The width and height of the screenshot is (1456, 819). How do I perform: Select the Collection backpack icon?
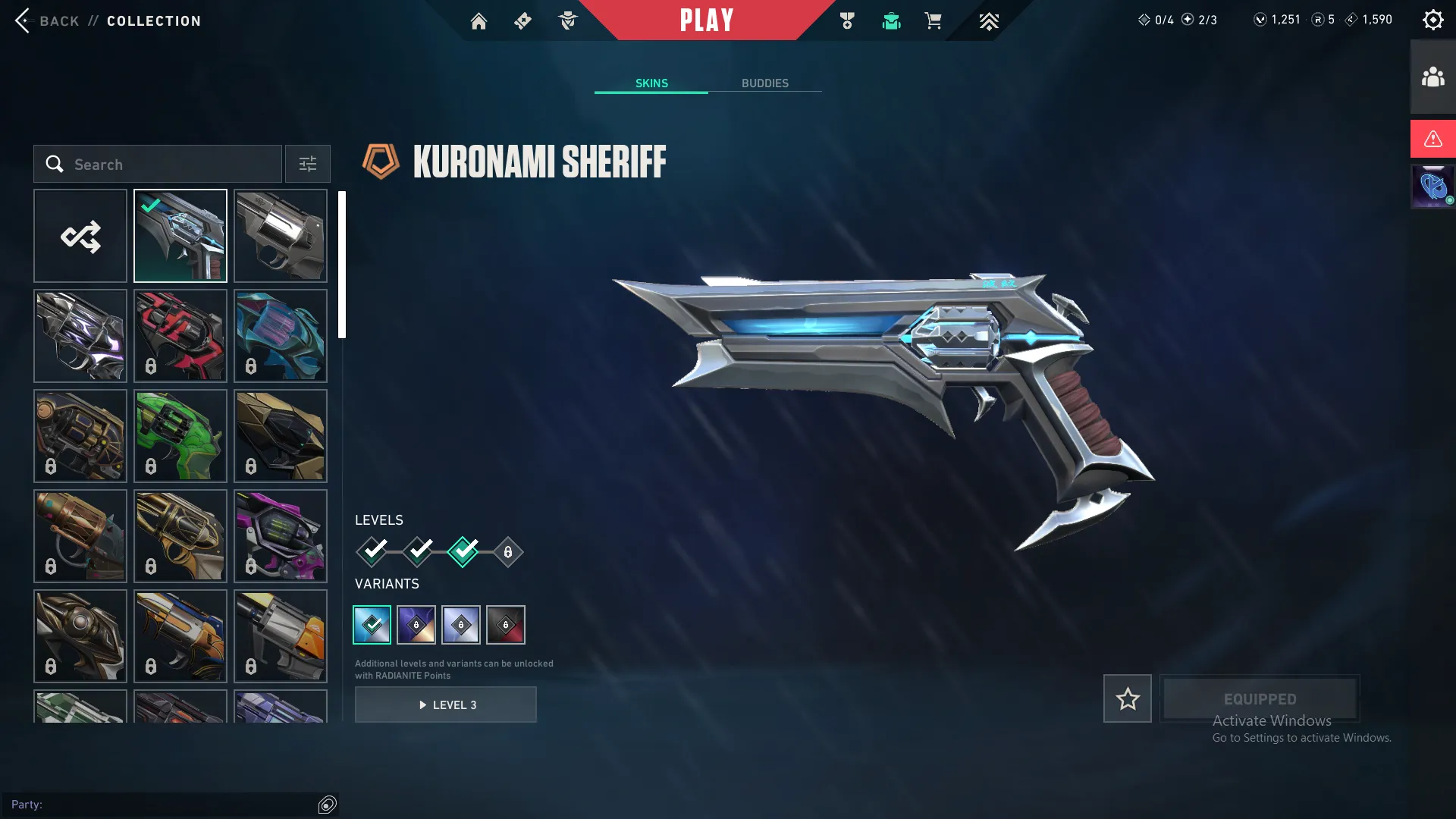891,21
